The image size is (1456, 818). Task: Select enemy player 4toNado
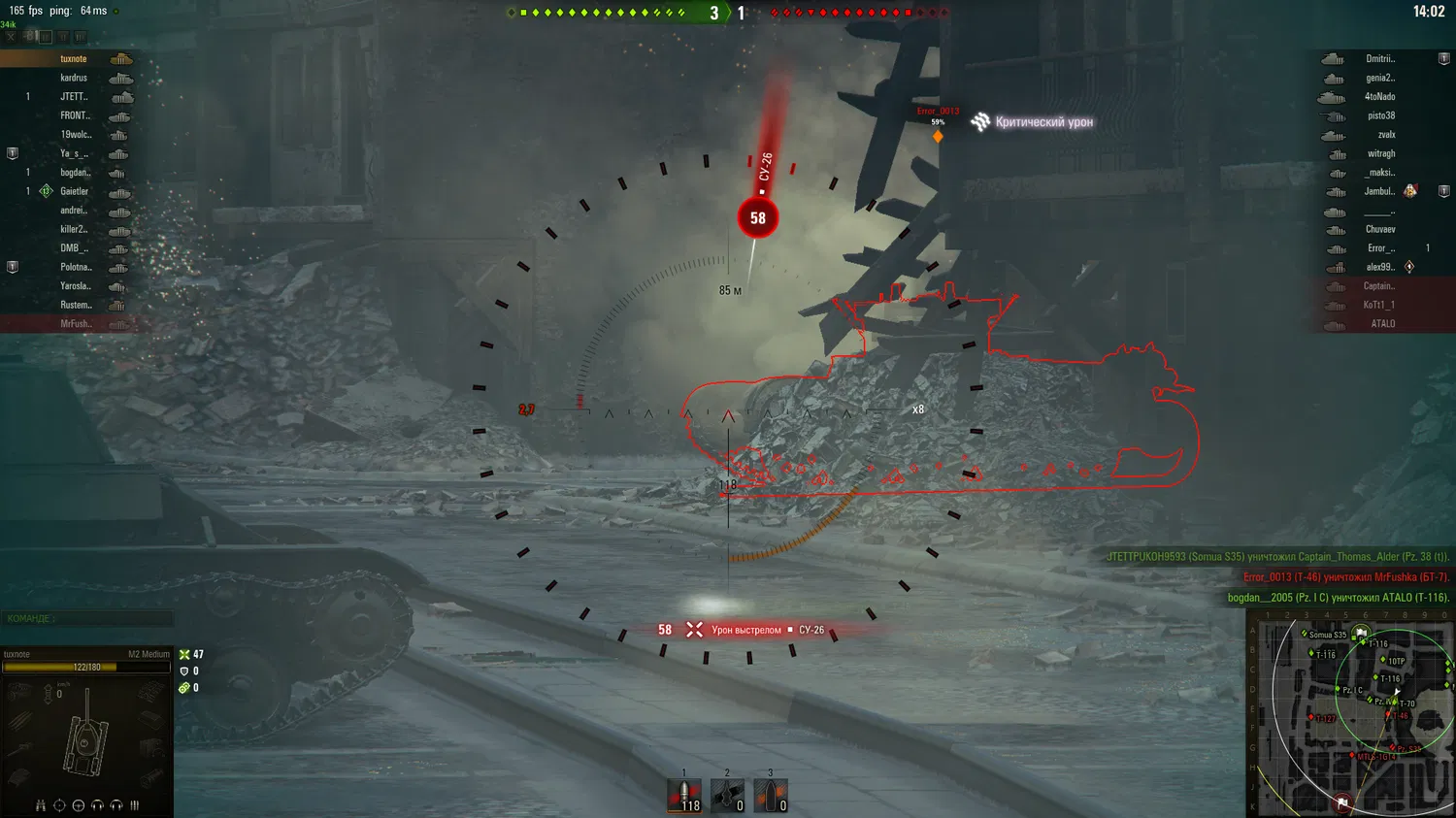pyautogui.click(x=1379, y=97)
